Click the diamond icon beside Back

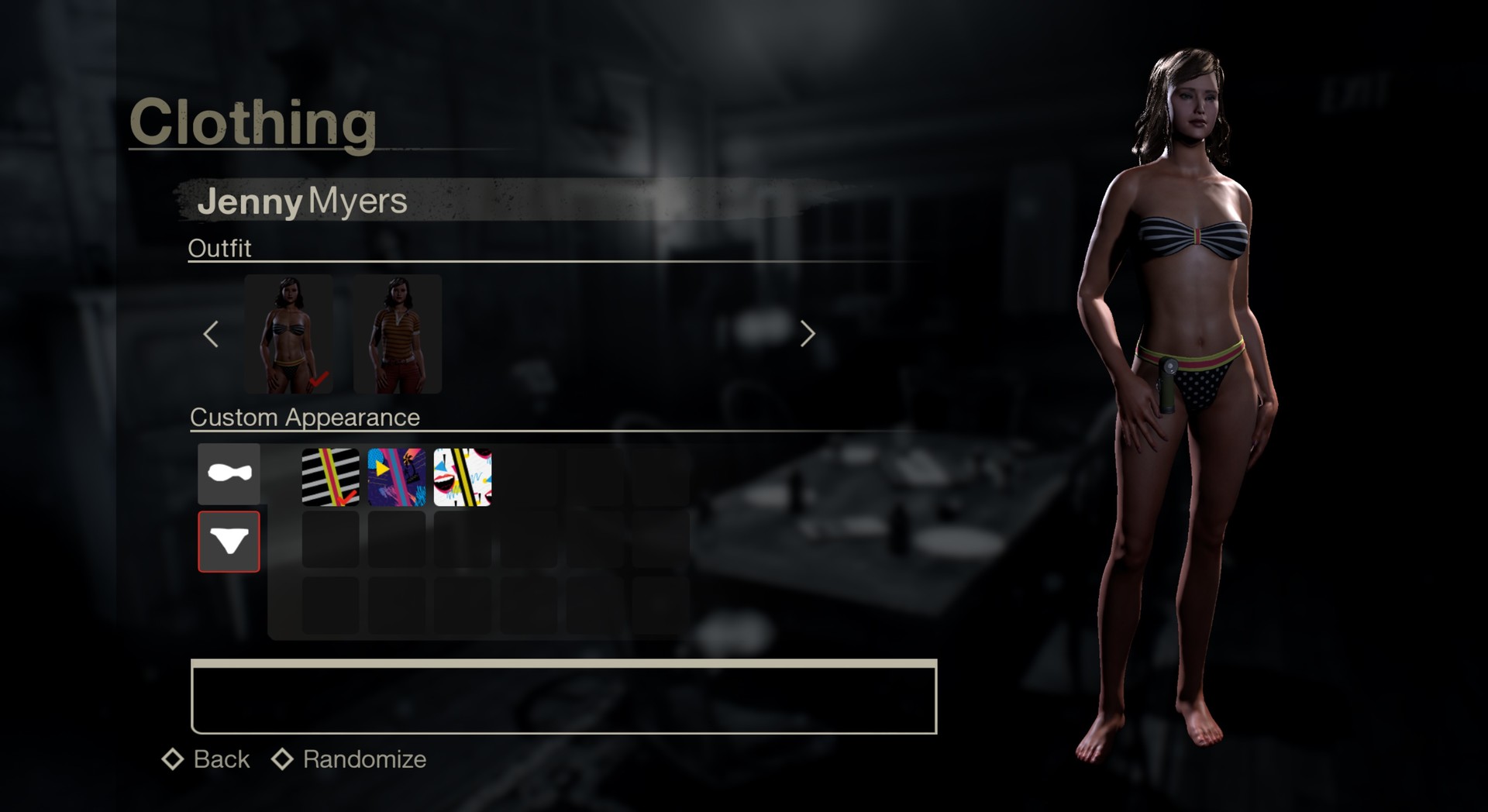[172, 759]
